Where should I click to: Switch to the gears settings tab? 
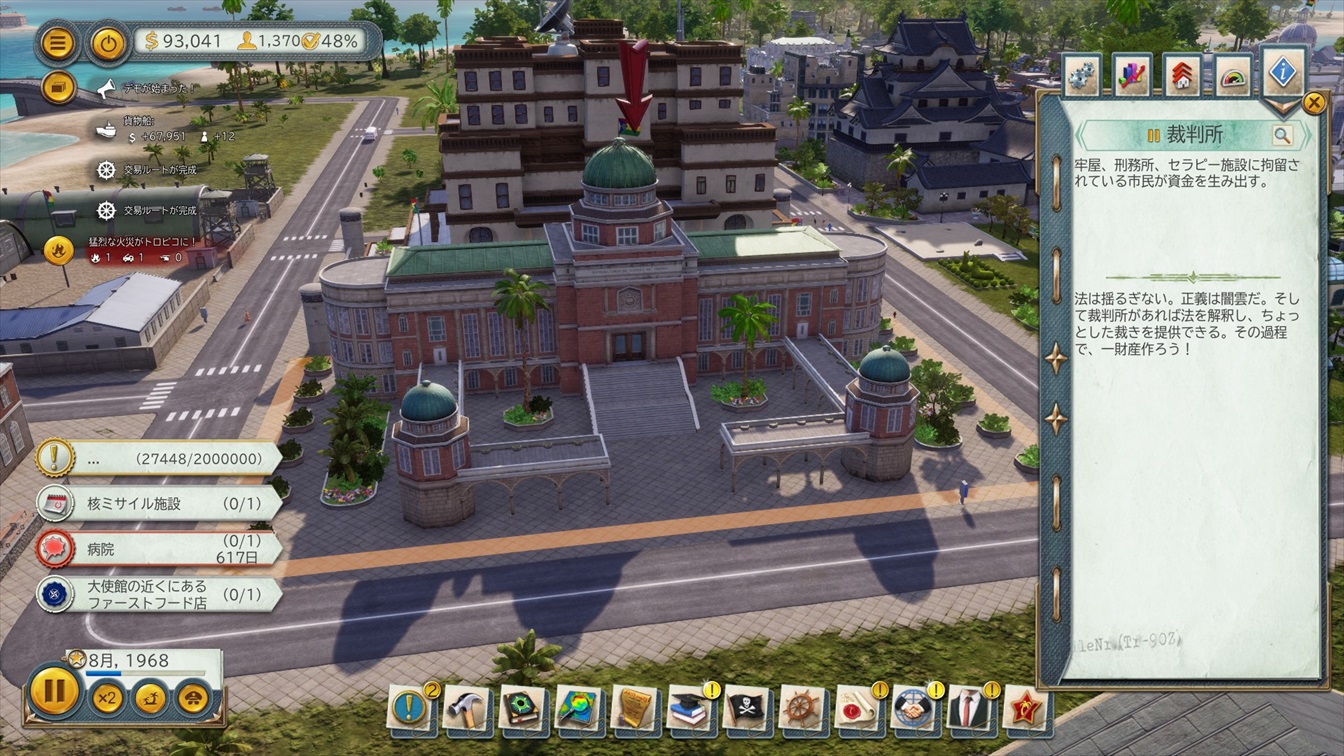1082,76
